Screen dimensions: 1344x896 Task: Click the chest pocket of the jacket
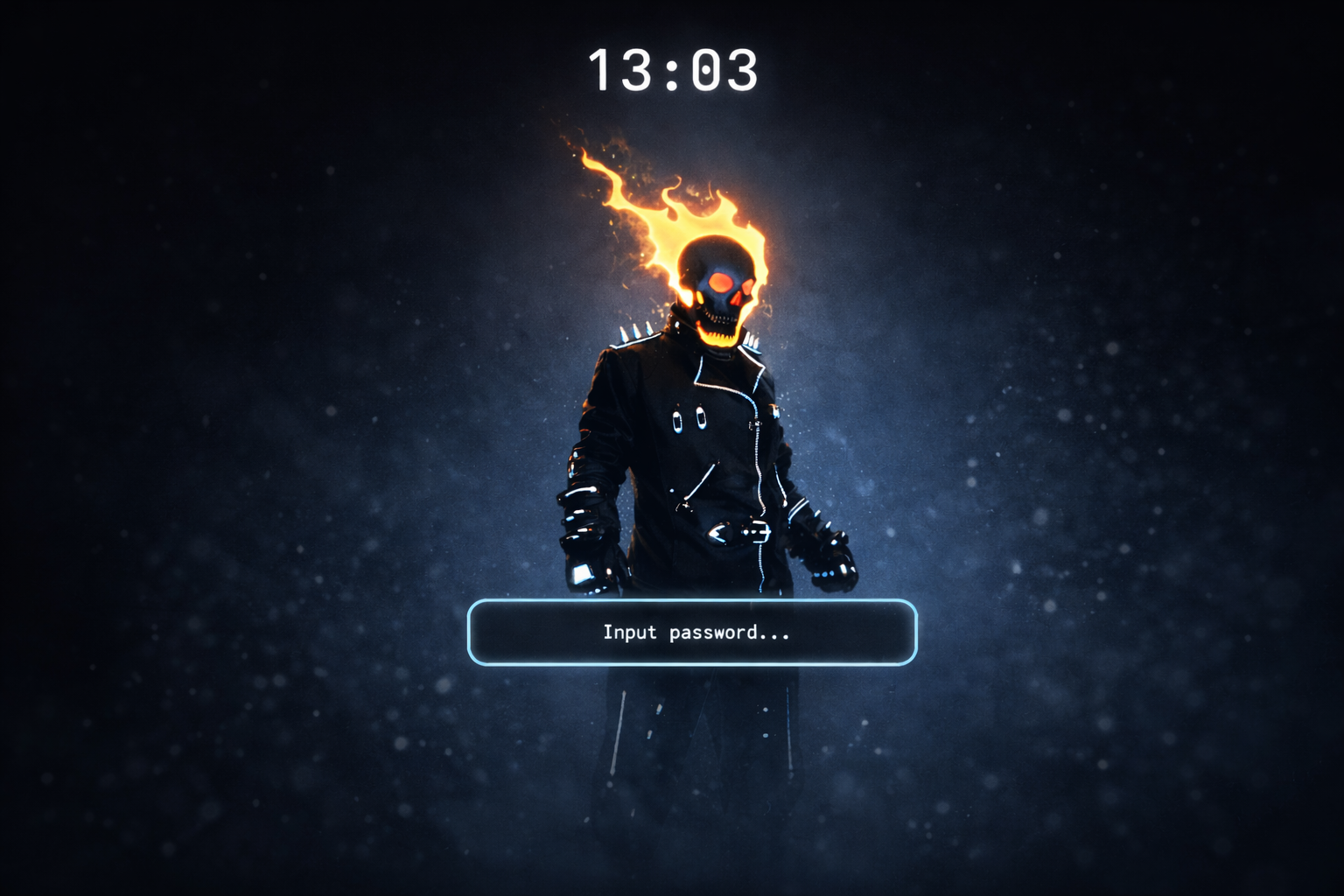coord(689,418)
